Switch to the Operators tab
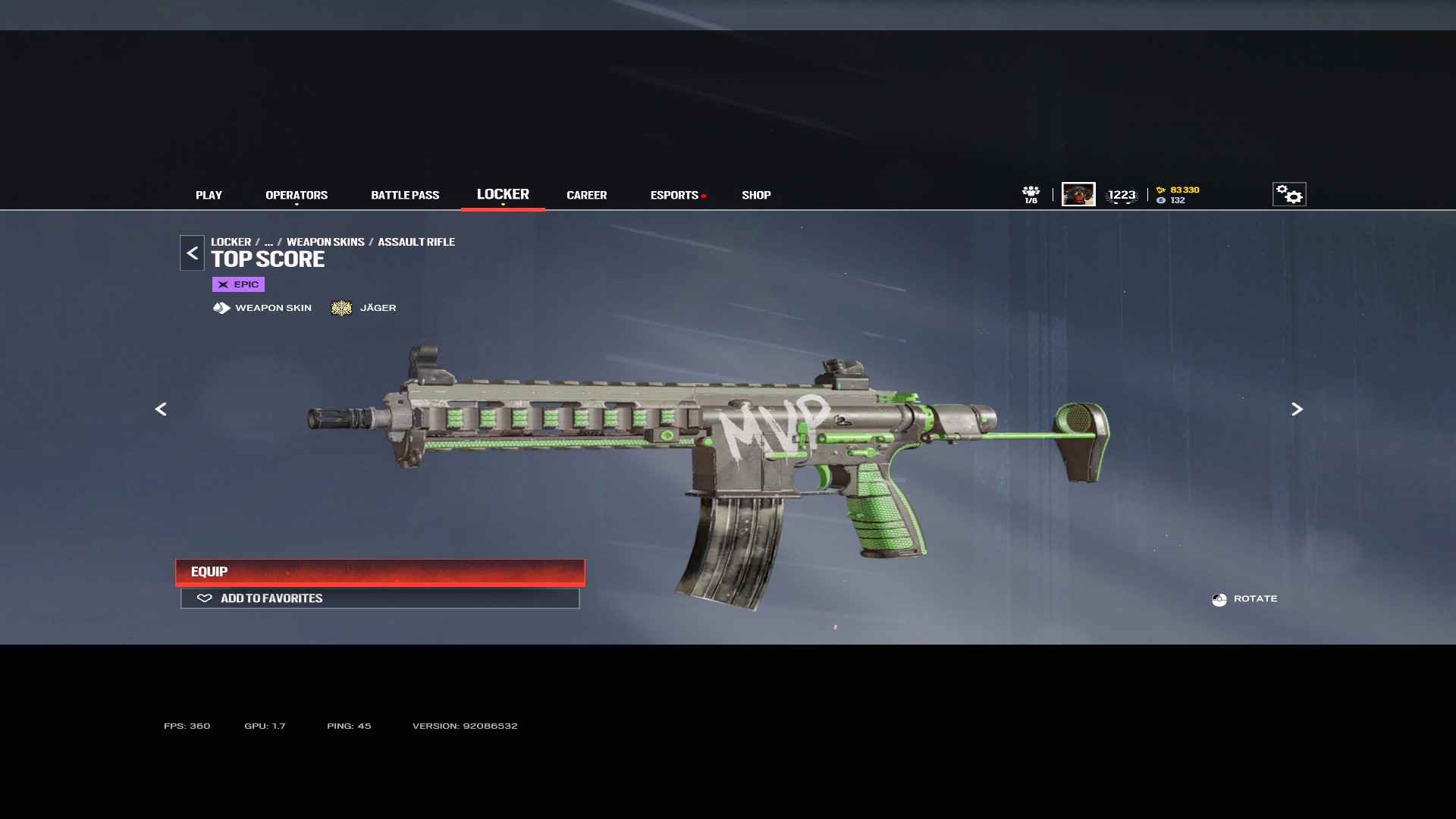 coord(297,195)
